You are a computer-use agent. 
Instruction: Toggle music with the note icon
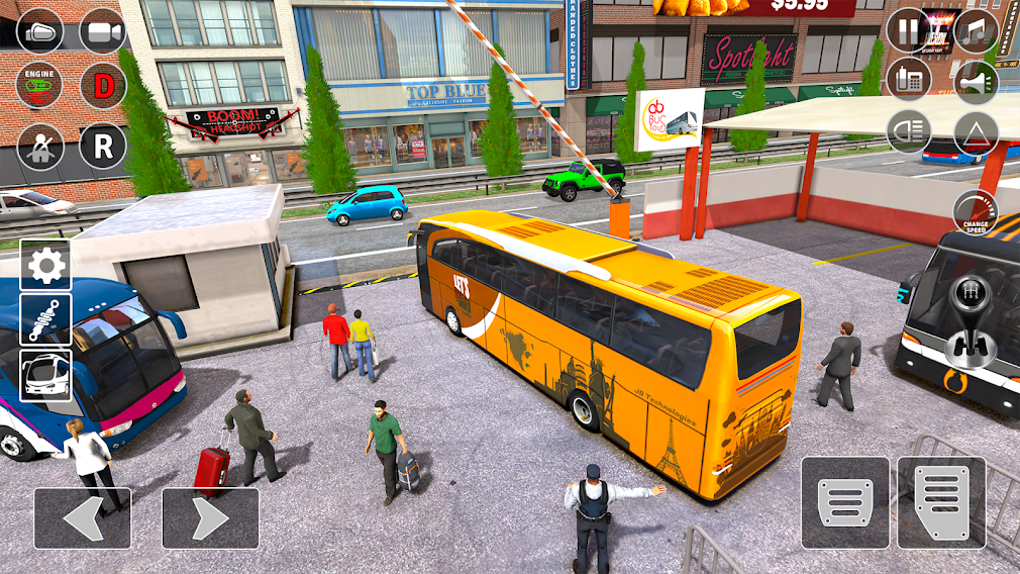point(975,30)
